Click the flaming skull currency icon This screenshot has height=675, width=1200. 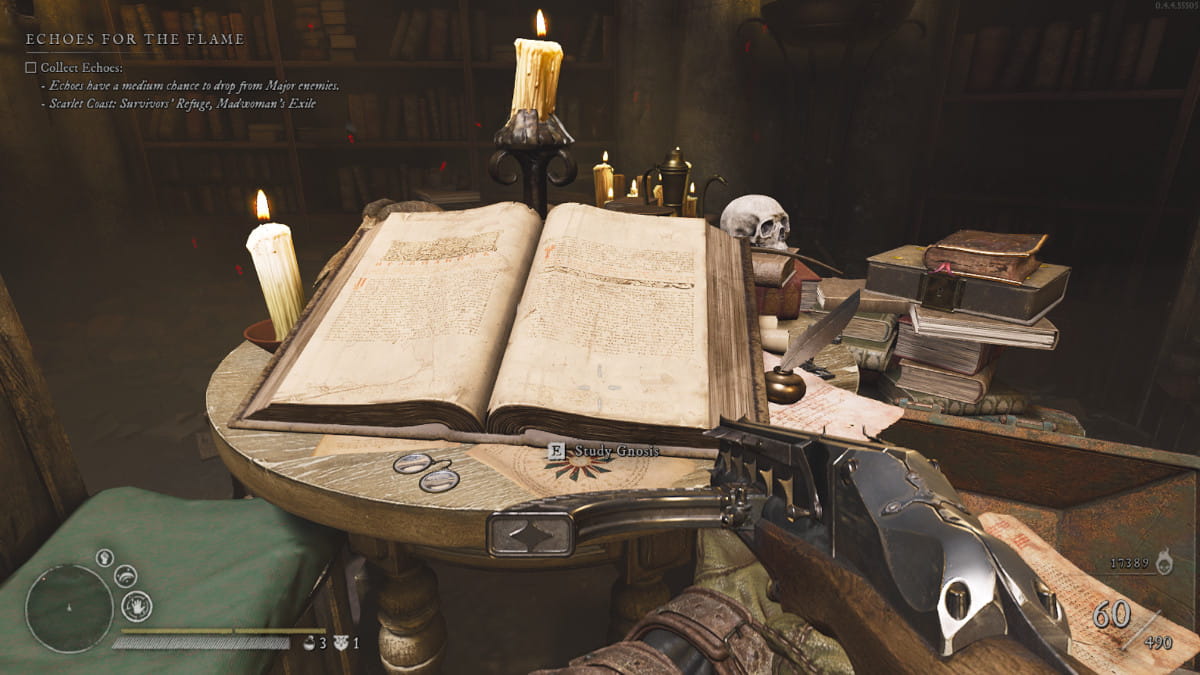(x=1164, y=563)
